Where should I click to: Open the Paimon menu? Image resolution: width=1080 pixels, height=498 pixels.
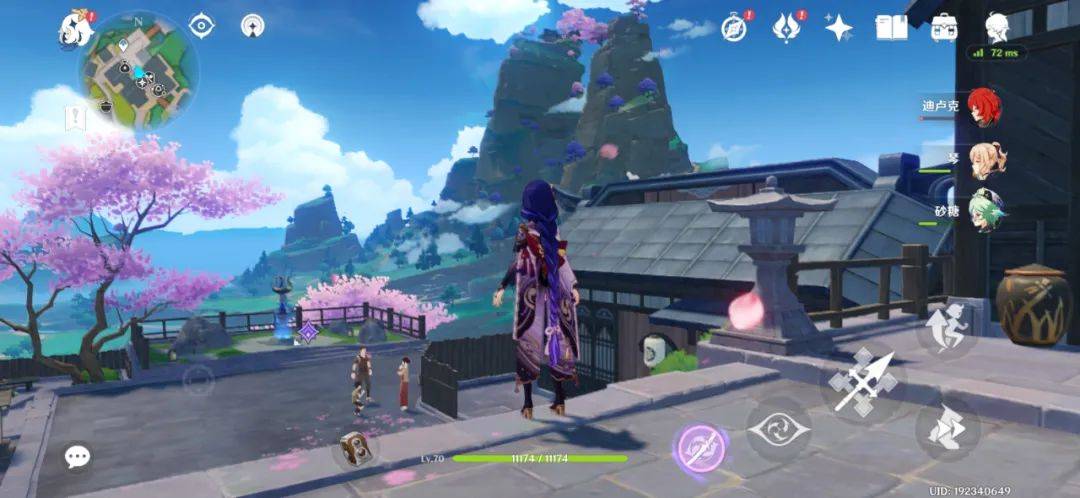point(76,29)
